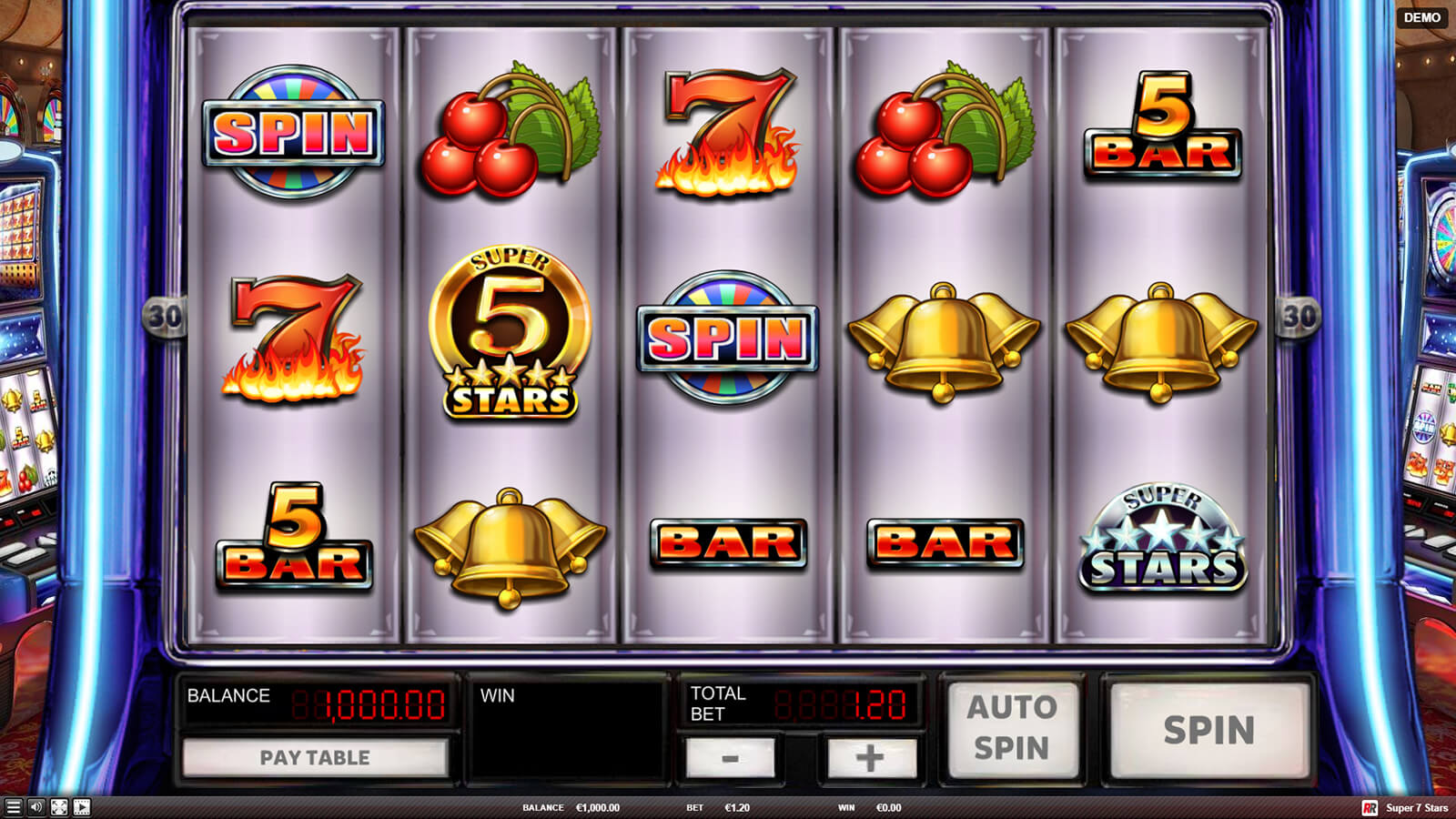Increase total bet with the plus button

pyautogui.click(x=869, y=757)
